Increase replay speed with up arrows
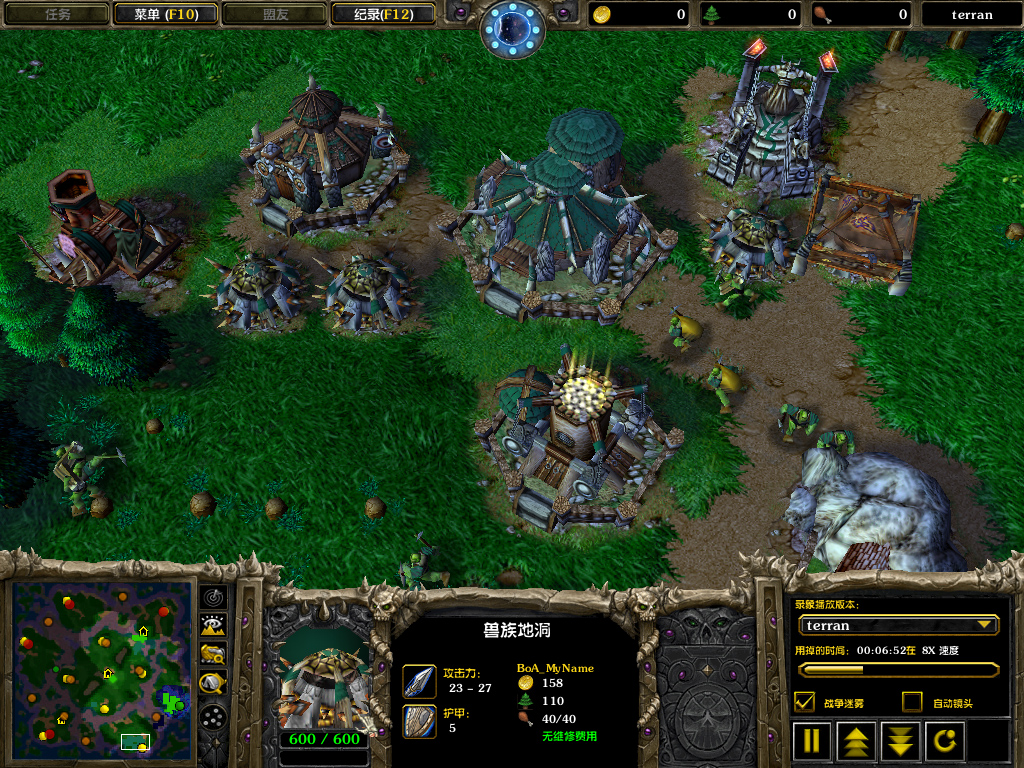This screenshot has height=768, width=1024. [857, 741]
